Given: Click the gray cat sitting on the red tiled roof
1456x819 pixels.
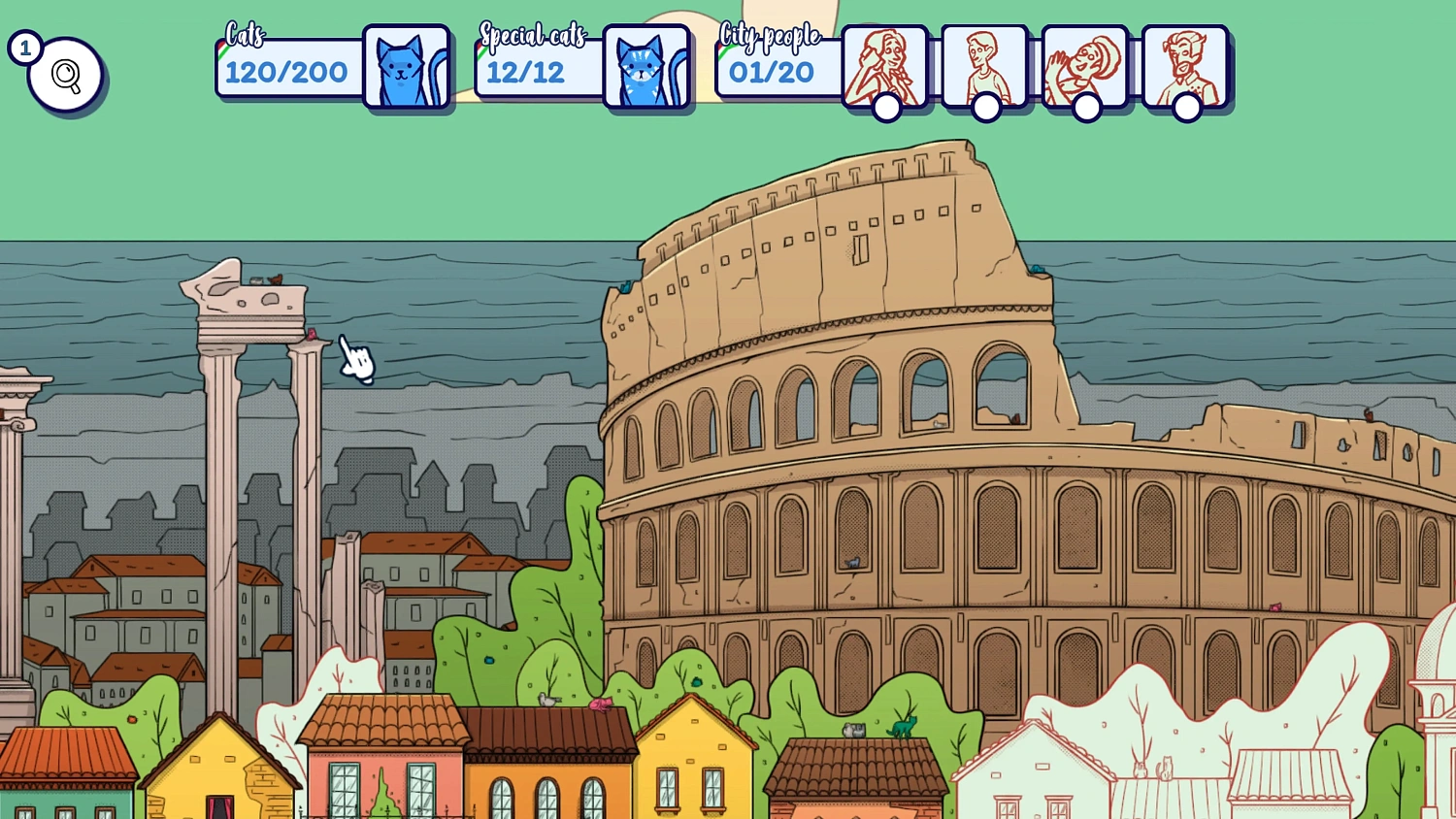Looking at the screenshot, I should pyautogui.click(x=852, y=730).
